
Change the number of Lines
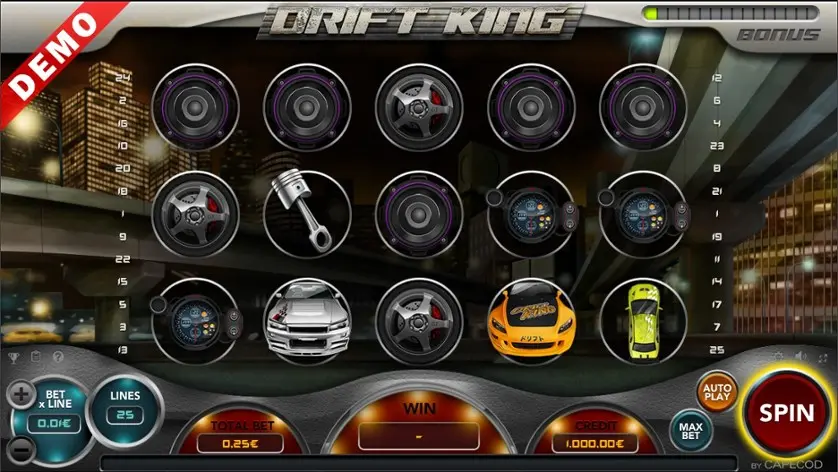(x=124, y=406)
